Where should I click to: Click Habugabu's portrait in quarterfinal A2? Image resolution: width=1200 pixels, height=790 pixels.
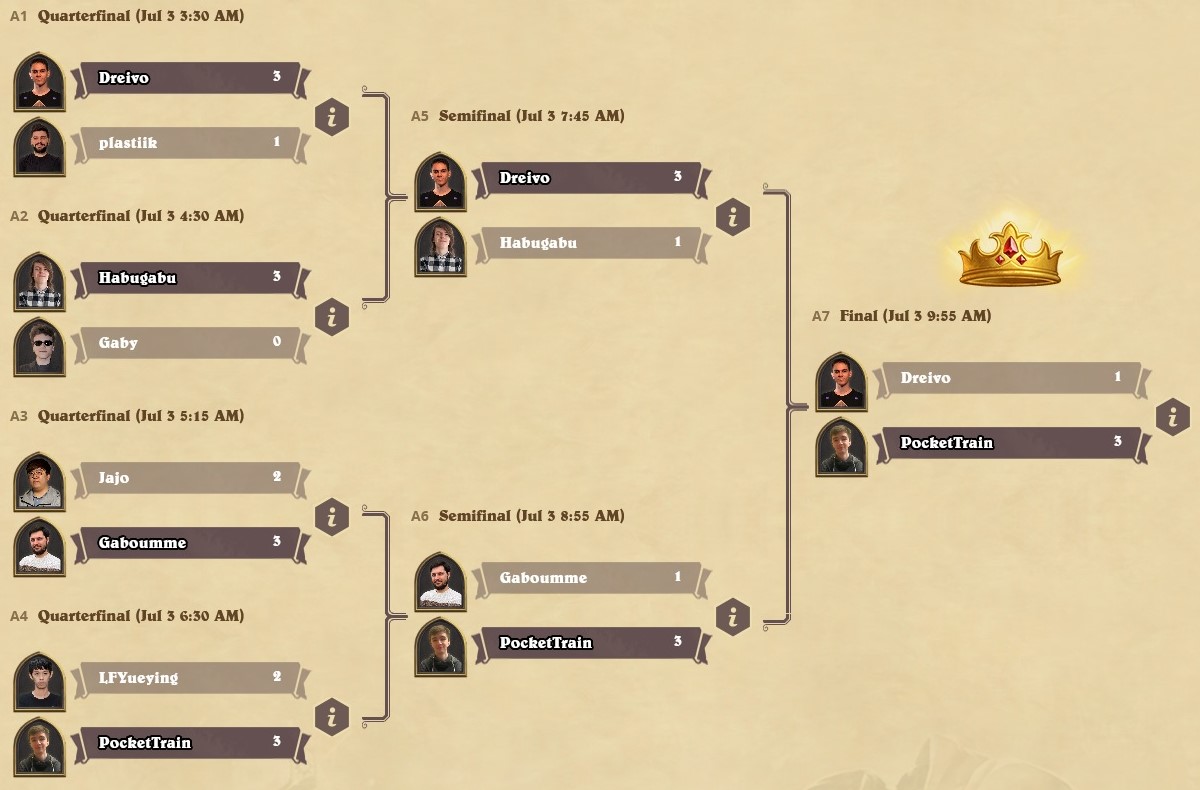tap(40, 281)
